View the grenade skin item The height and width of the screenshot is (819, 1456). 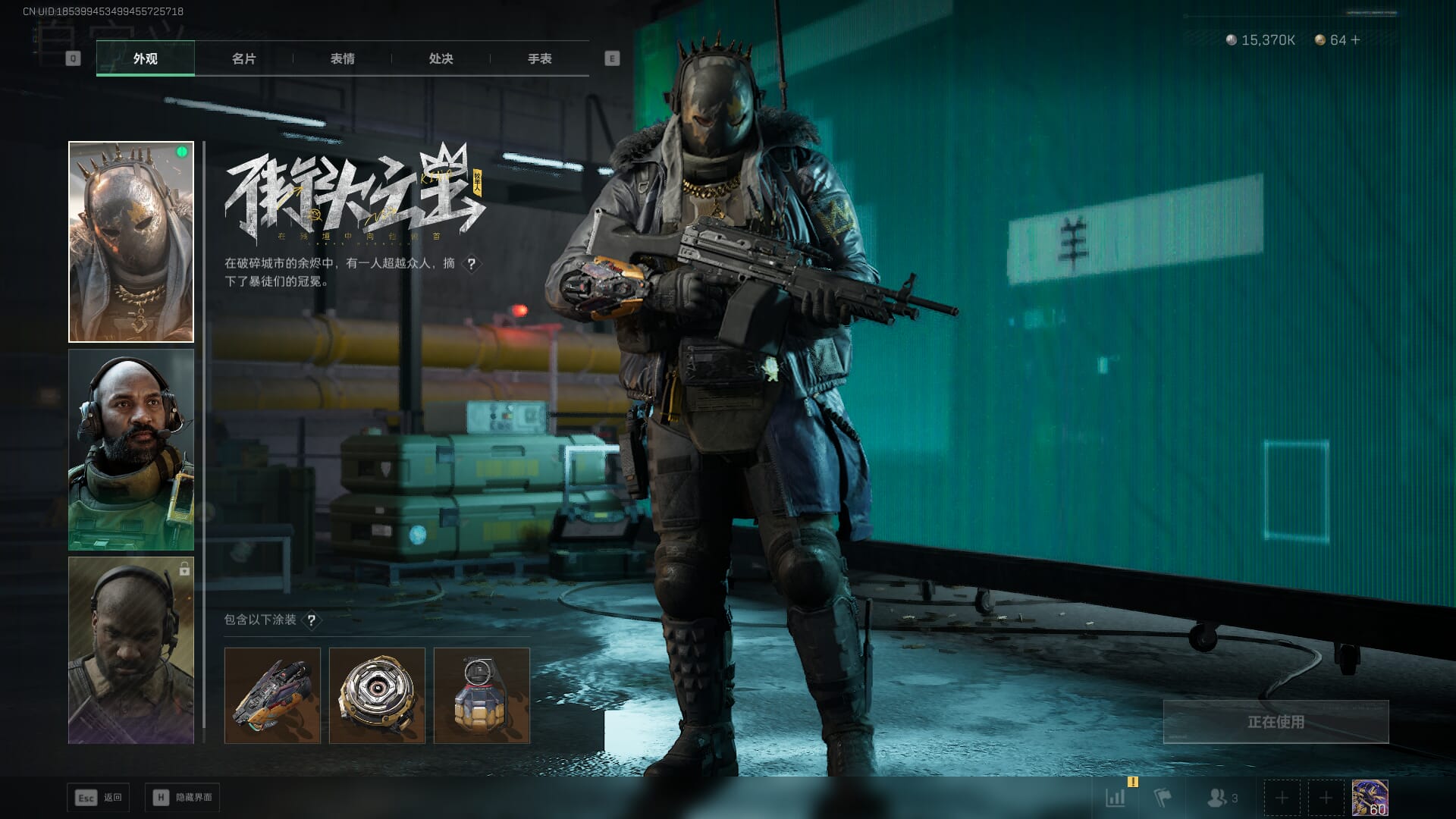point(482,695)
